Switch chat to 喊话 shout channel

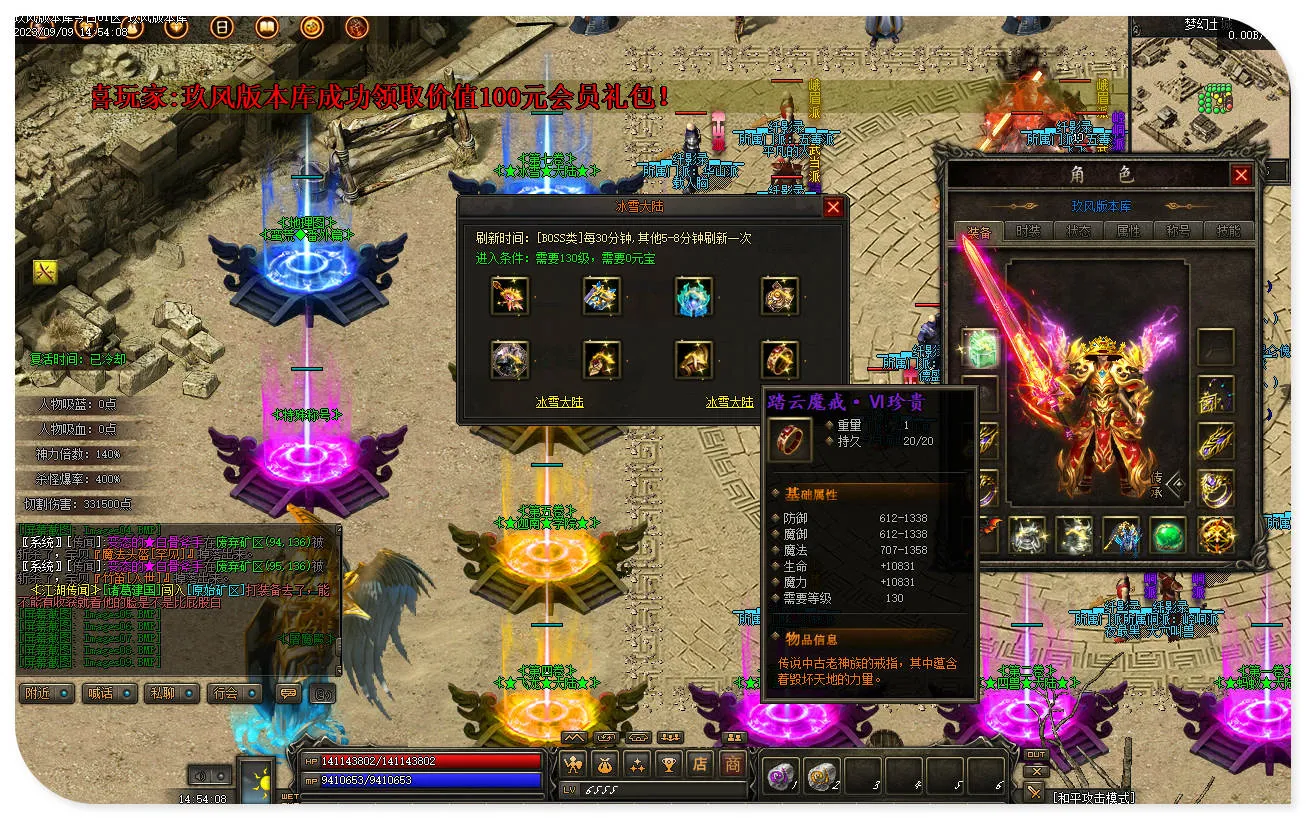(x=108, y=693)
